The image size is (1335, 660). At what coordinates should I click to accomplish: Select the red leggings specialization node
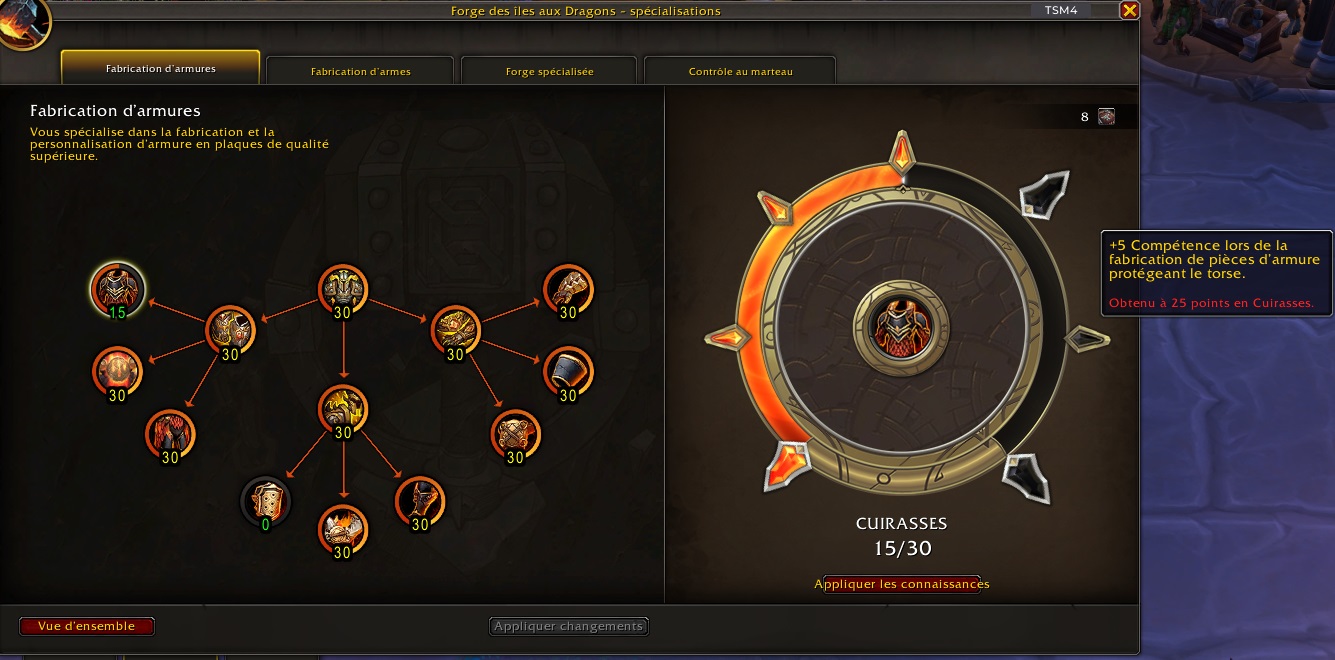tap(170, 434)
